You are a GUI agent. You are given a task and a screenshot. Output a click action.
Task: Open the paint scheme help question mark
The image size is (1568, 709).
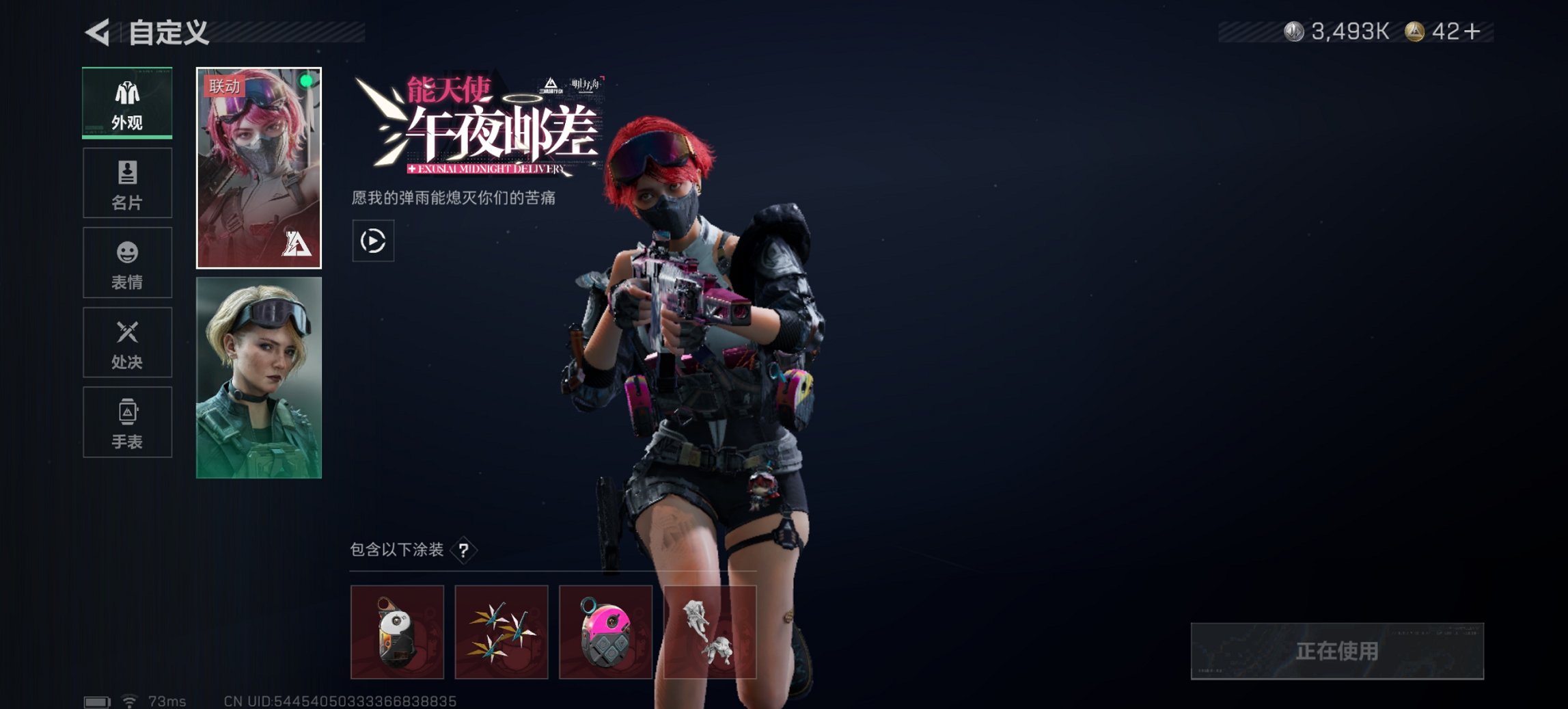pyautogui.click(x=466, y=550)
